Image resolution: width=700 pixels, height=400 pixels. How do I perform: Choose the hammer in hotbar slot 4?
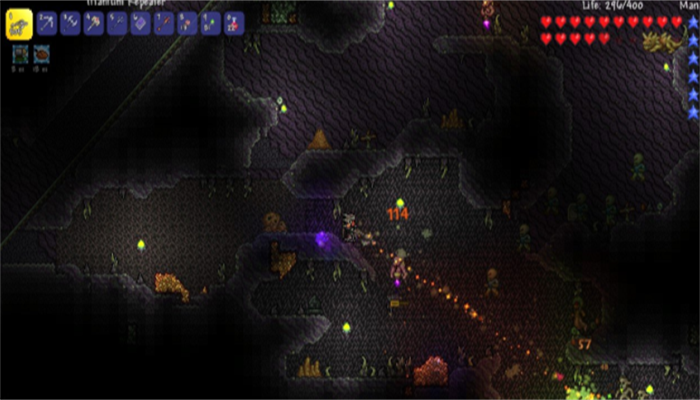(93, 22)
